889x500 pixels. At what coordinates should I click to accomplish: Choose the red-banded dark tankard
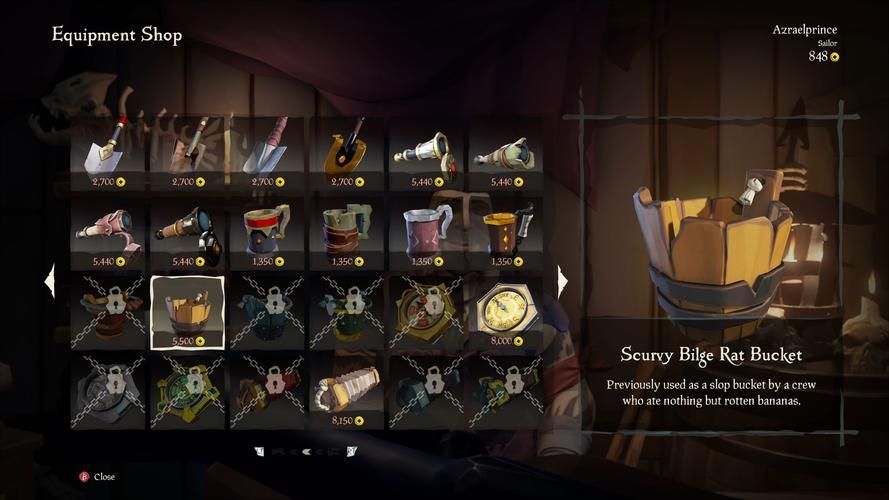267,231
